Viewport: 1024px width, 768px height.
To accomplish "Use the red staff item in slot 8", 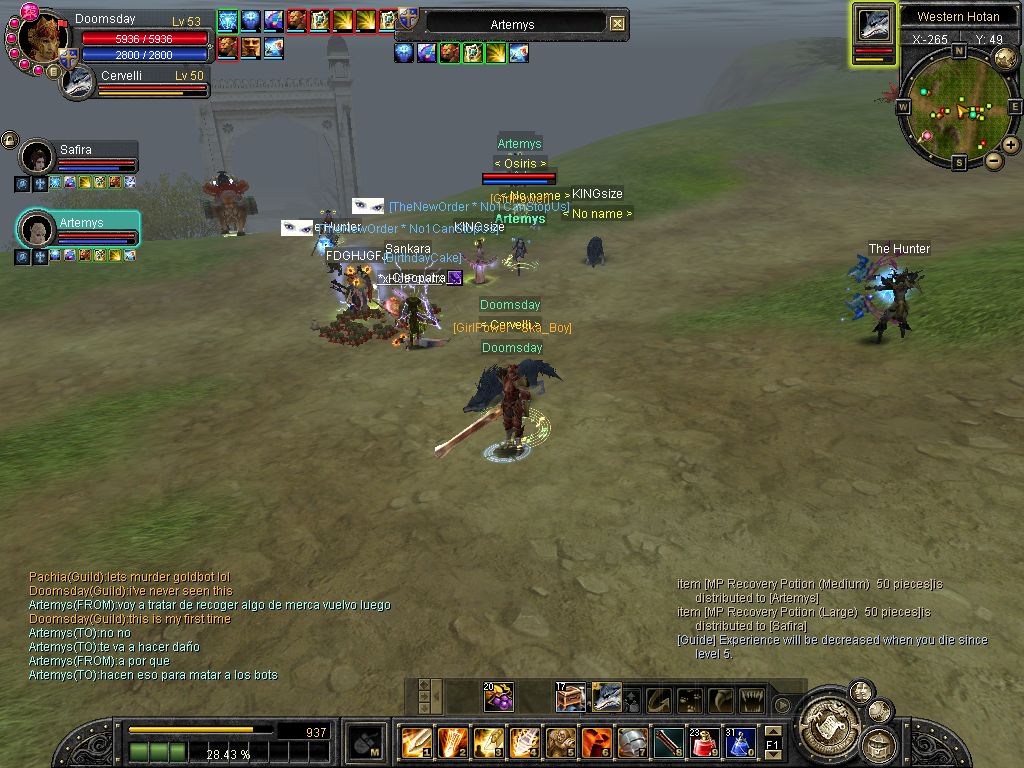I will [668, 742].
